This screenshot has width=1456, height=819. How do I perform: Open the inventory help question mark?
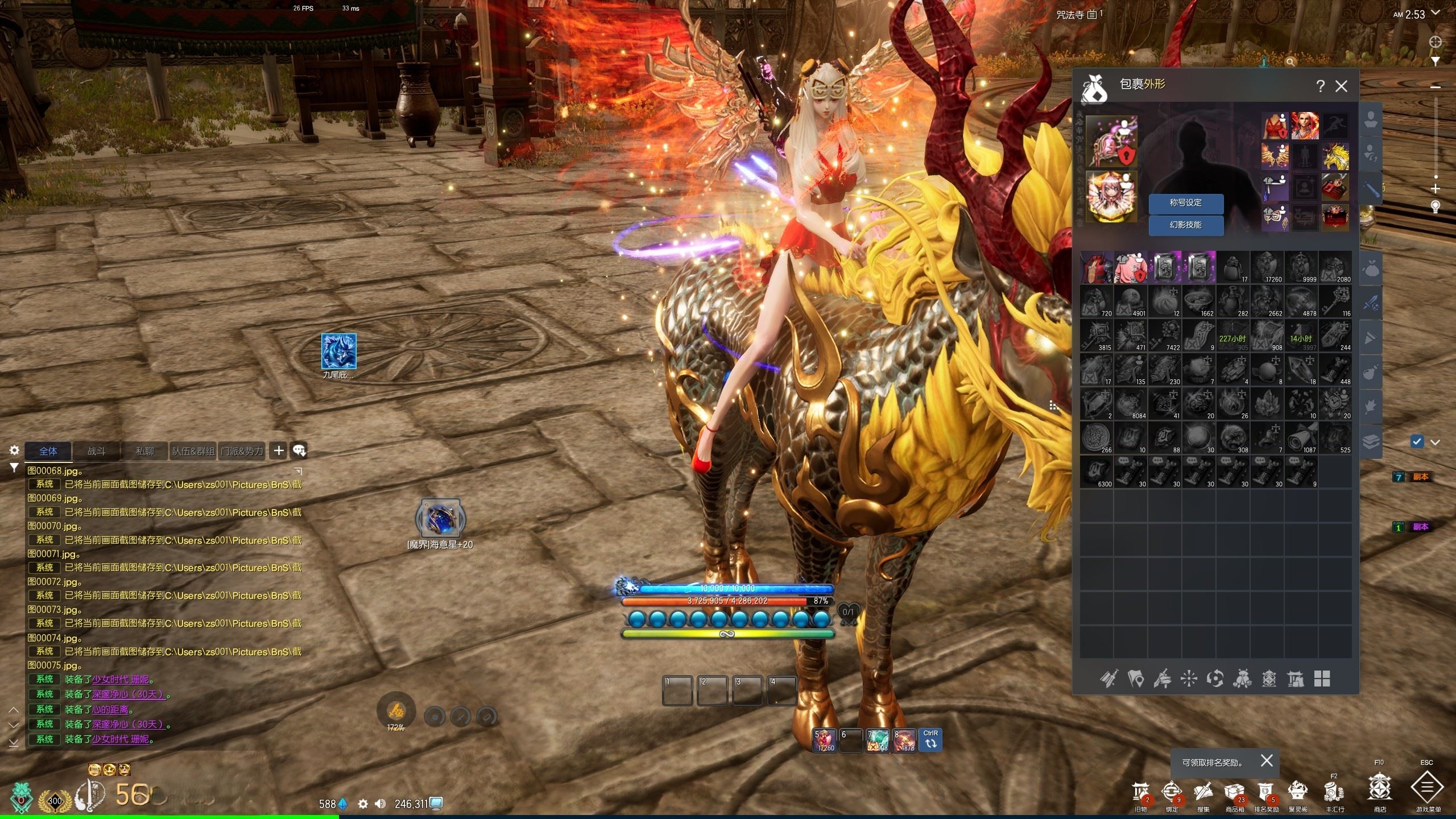point(1320,86)
